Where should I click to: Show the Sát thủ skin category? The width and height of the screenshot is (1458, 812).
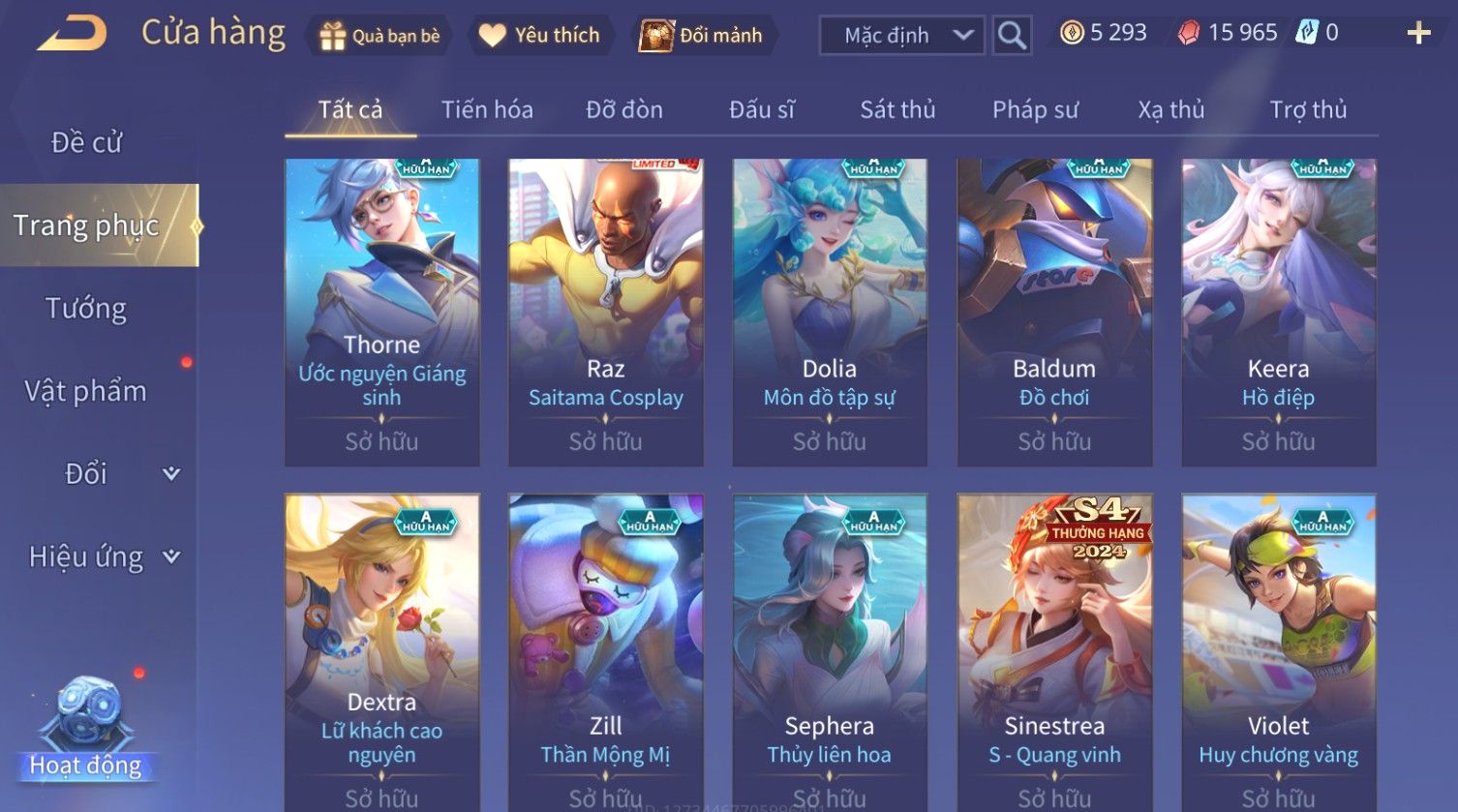pos(897,110)
